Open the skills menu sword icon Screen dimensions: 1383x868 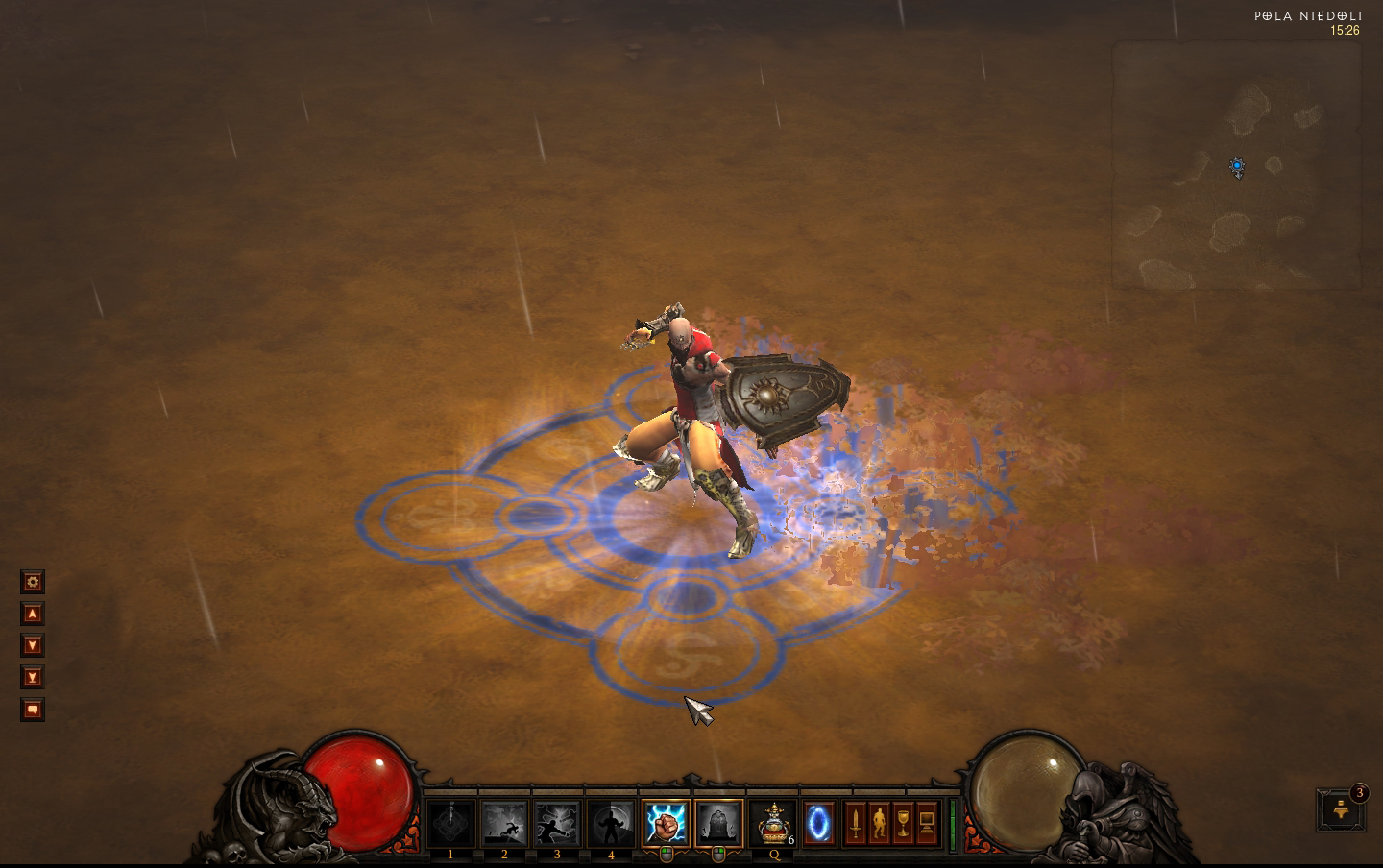(855, 824)
